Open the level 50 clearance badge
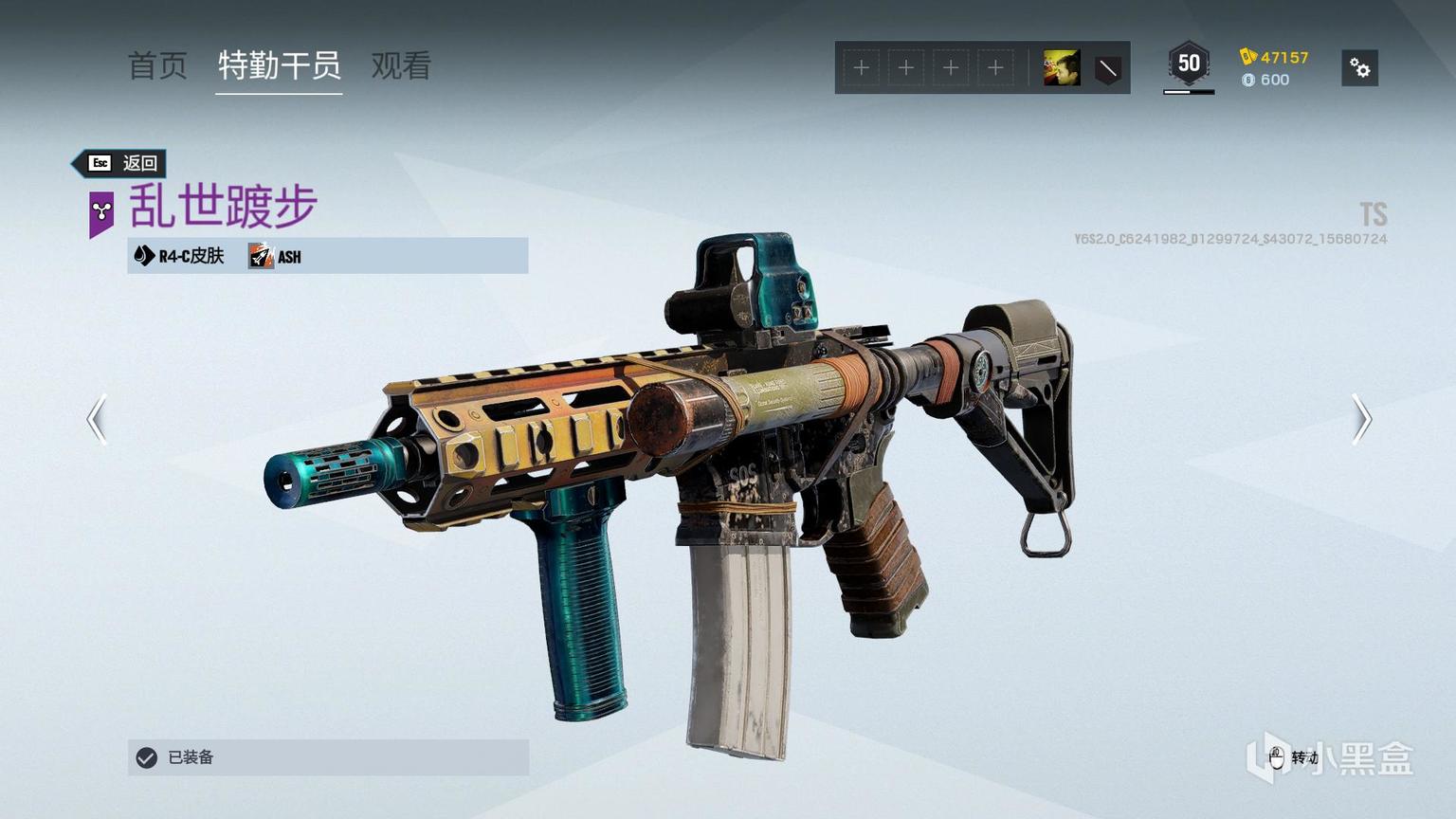1456x819 pixels. pyautogui.click(x=1189, y=64)
